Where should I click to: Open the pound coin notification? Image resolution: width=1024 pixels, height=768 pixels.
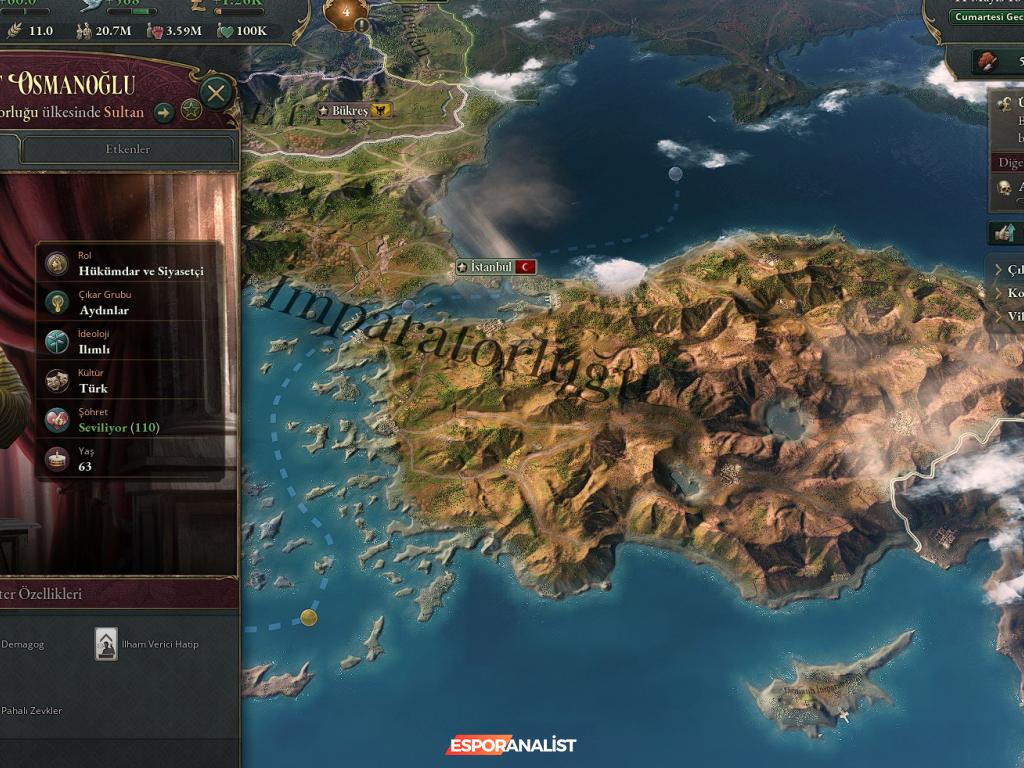1005,104
